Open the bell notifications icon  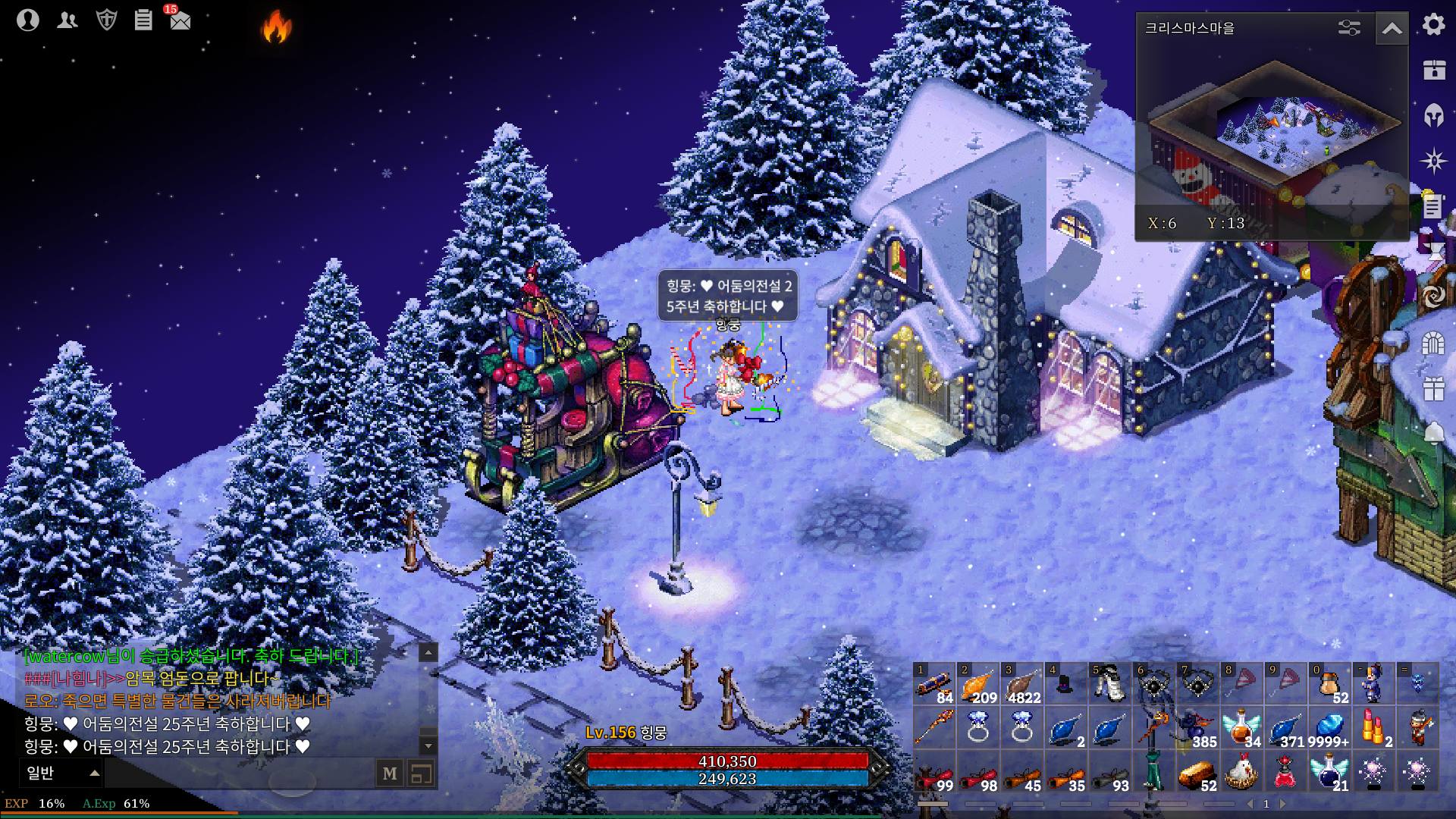point(1433,434)
